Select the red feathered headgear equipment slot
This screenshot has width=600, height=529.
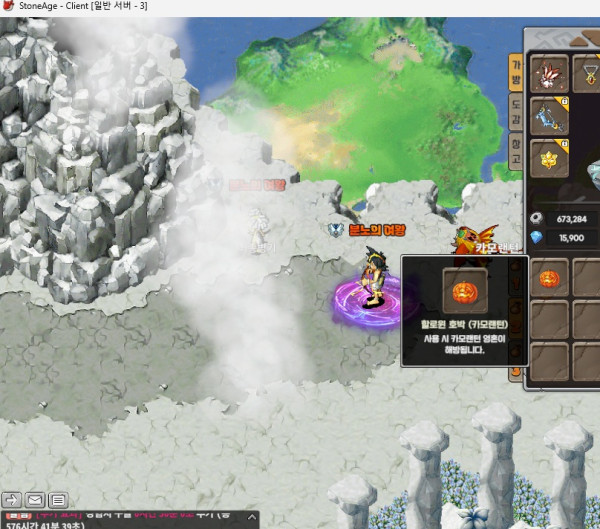pyautogui.click(x=549, y=73)
